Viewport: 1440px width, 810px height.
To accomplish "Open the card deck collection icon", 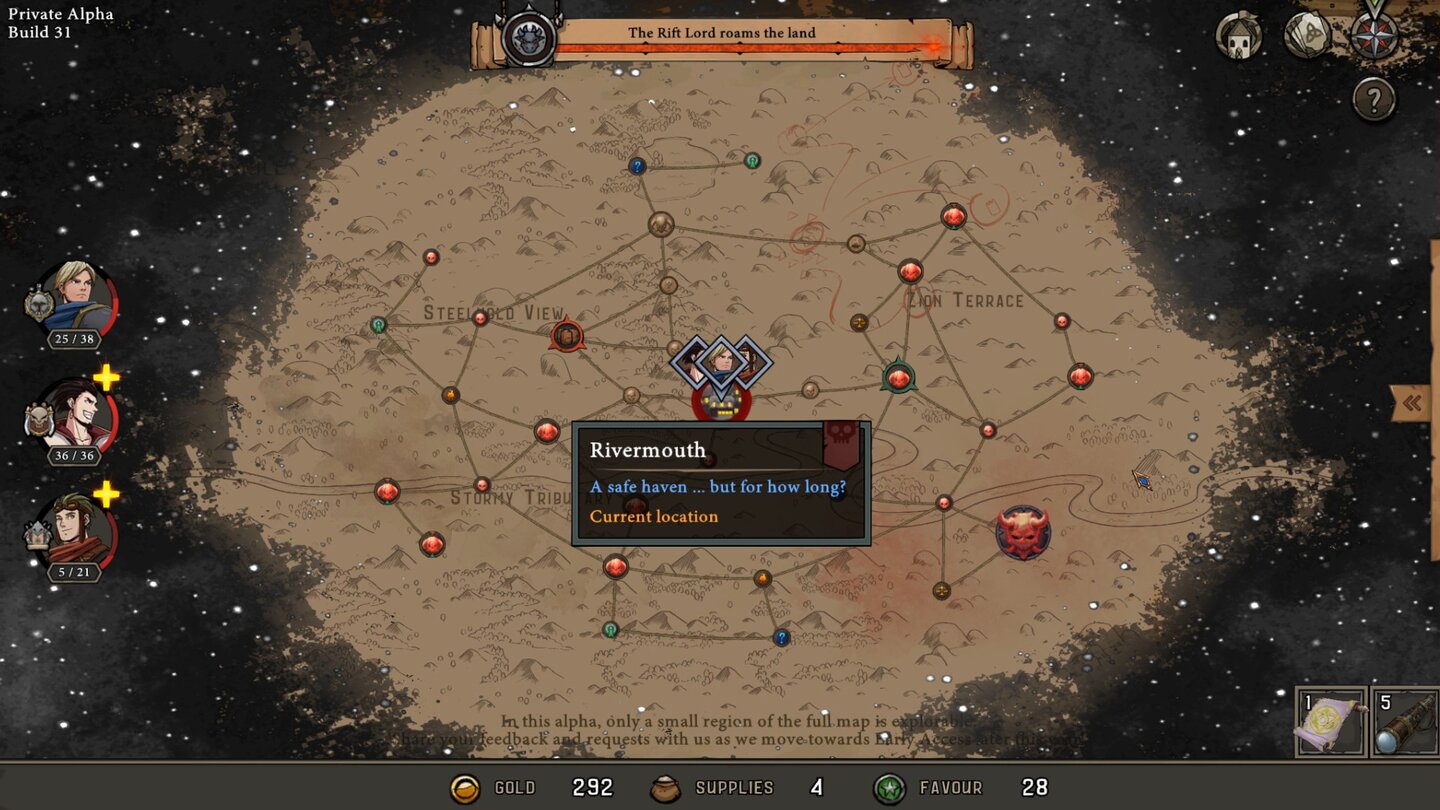I will [1306, 37].
